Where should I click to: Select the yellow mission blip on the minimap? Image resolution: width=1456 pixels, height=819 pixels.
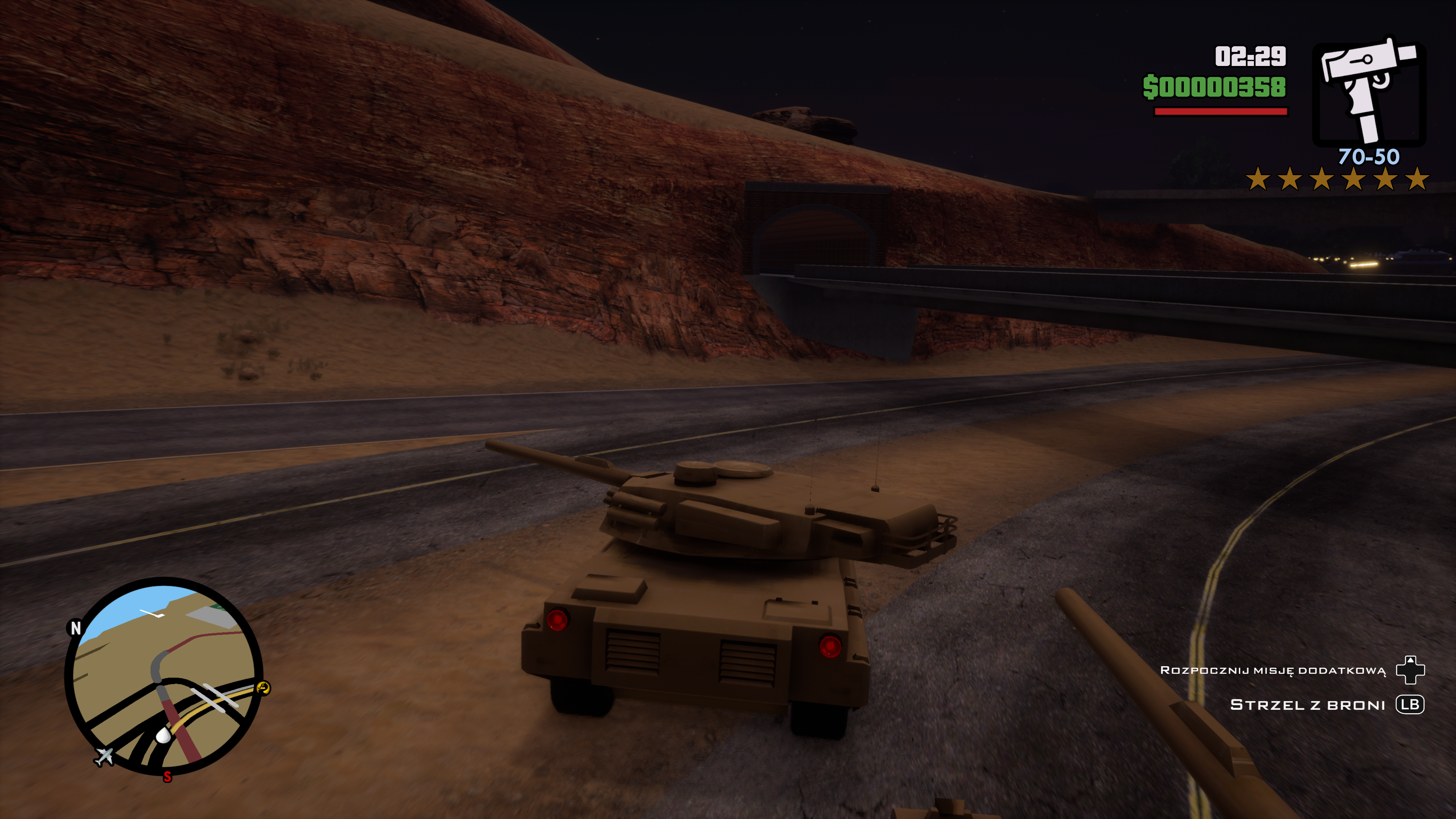[264, 687]
